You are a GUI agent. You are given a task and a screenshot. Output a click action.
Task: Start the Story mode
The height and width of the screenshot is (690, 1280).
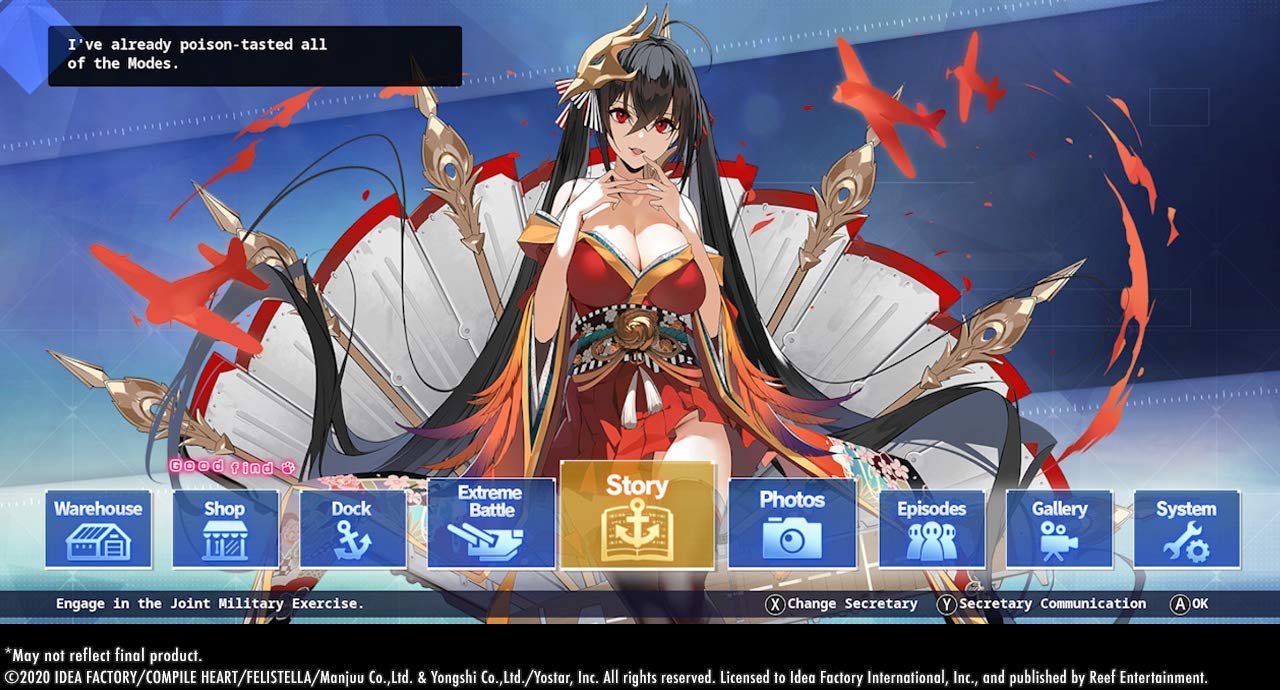pos(637,515)
